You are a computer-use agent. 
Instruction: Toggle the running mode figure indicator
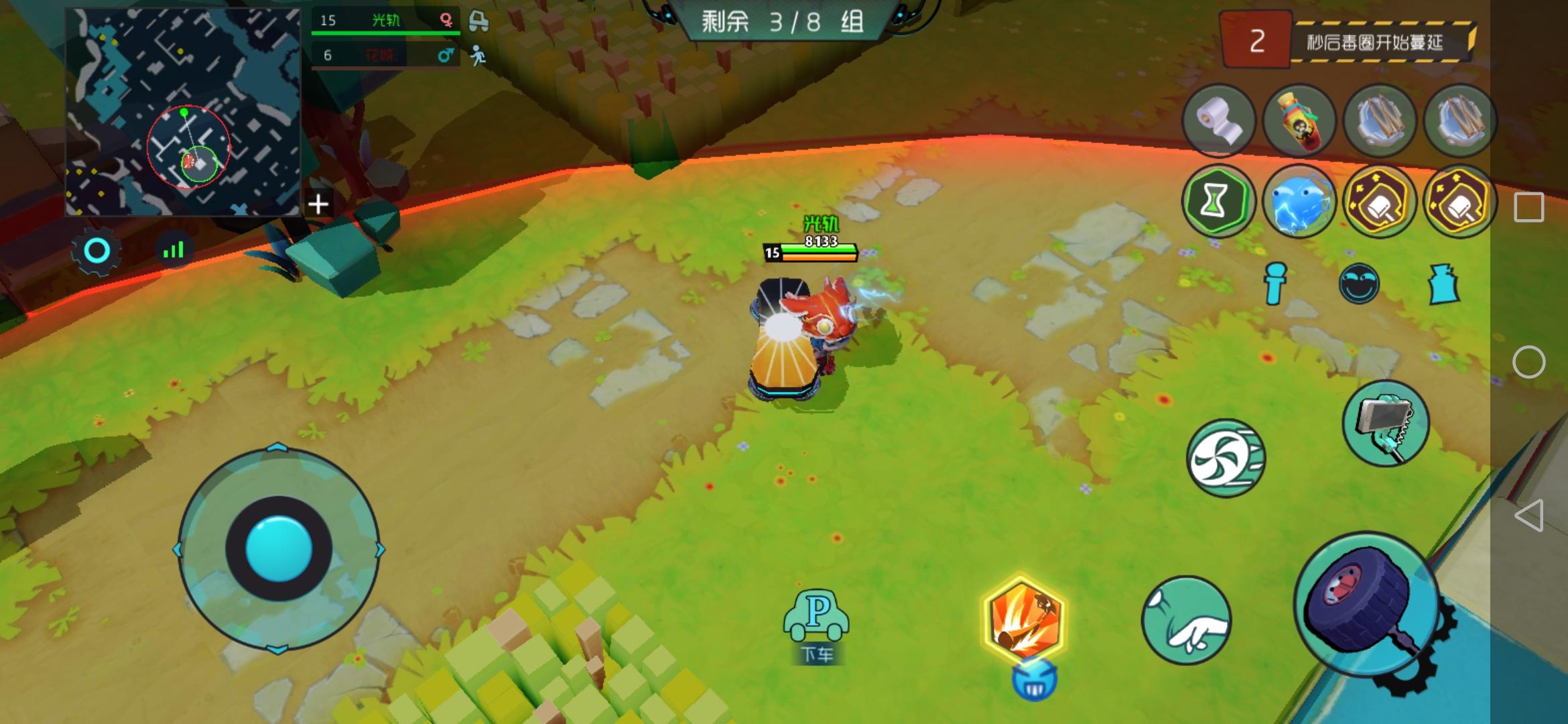coord(478,55)
